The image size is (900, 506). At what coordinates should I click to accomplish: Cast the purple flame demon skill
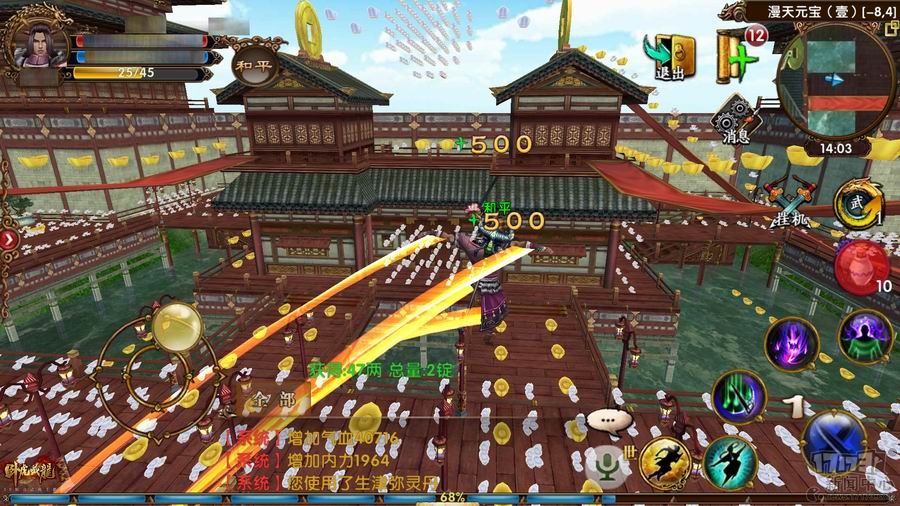tap(791, 343)
